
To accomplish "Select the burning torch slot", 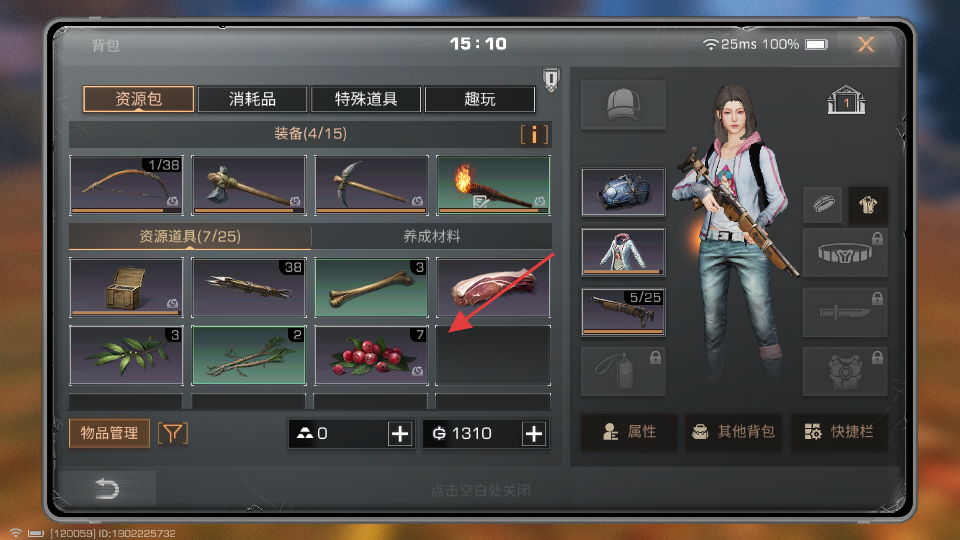I will [x=493, y=185].
